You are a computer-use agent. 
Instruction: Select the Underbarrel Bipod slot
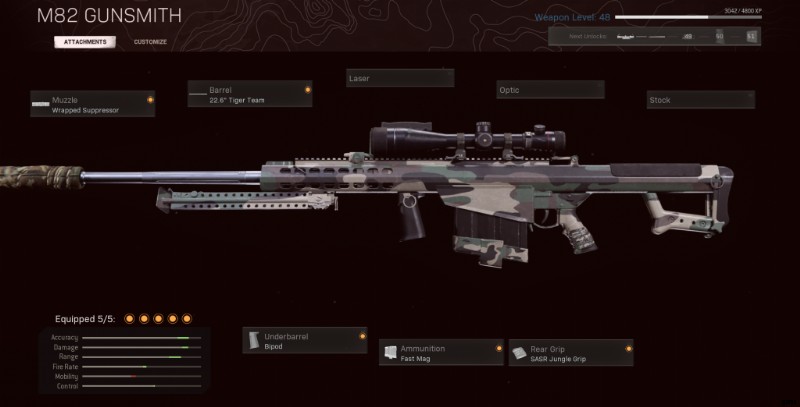(305, 341)
